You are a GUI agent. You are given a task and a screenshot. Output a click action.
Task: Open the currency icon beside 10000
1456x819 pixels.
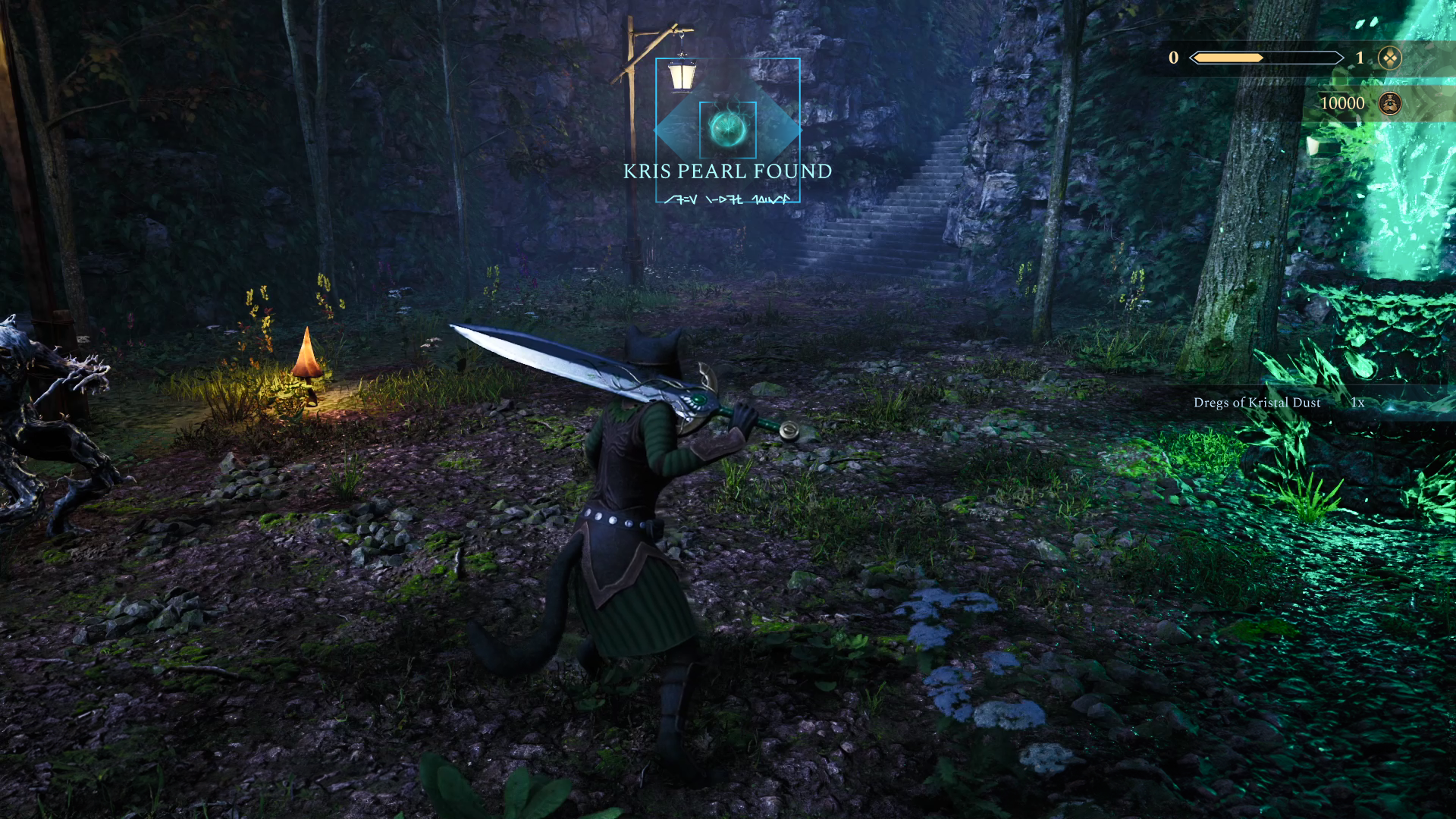click(x=1389, y=103)
